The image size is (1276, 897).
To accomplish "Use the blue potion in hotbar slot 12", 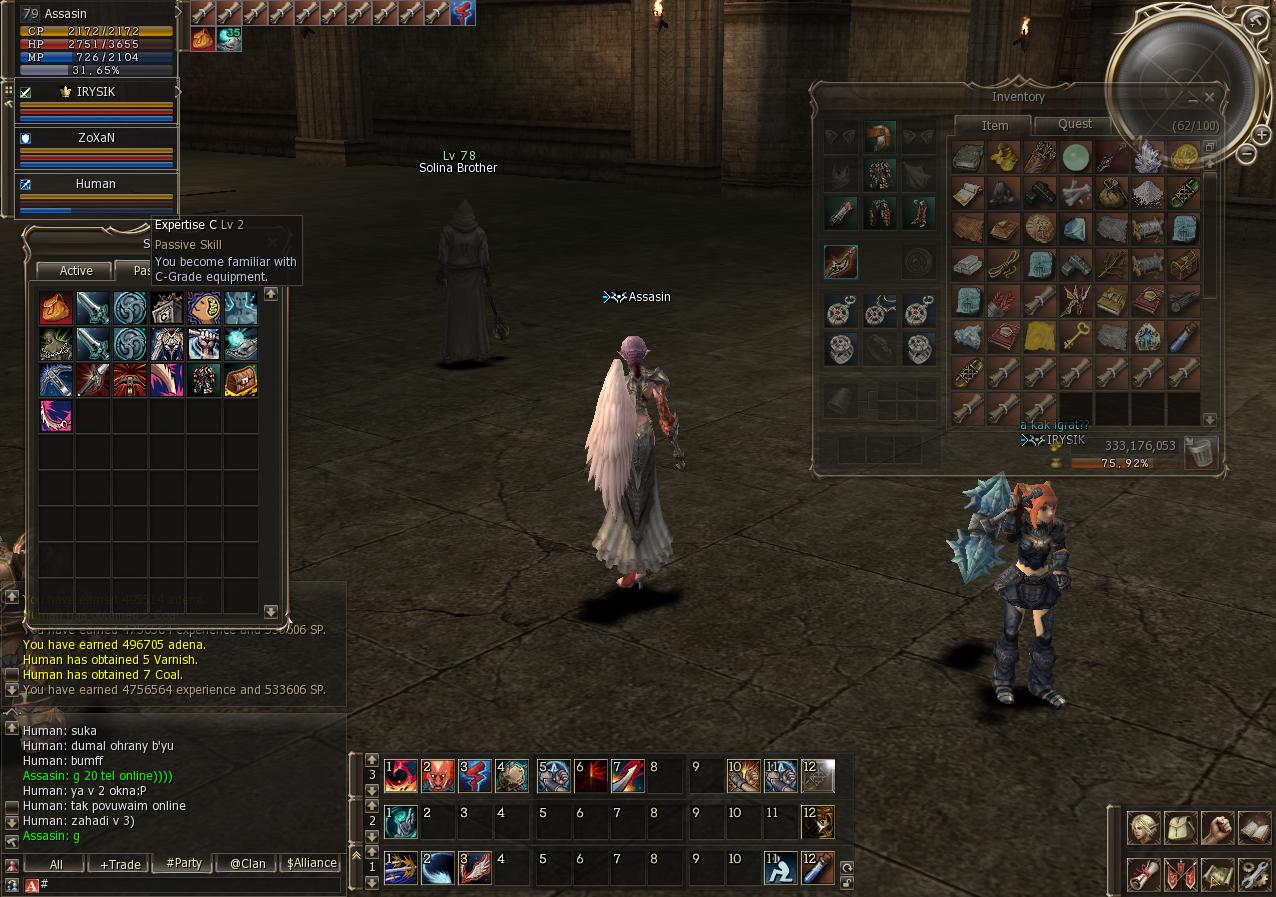I will (x=817, y=867).
